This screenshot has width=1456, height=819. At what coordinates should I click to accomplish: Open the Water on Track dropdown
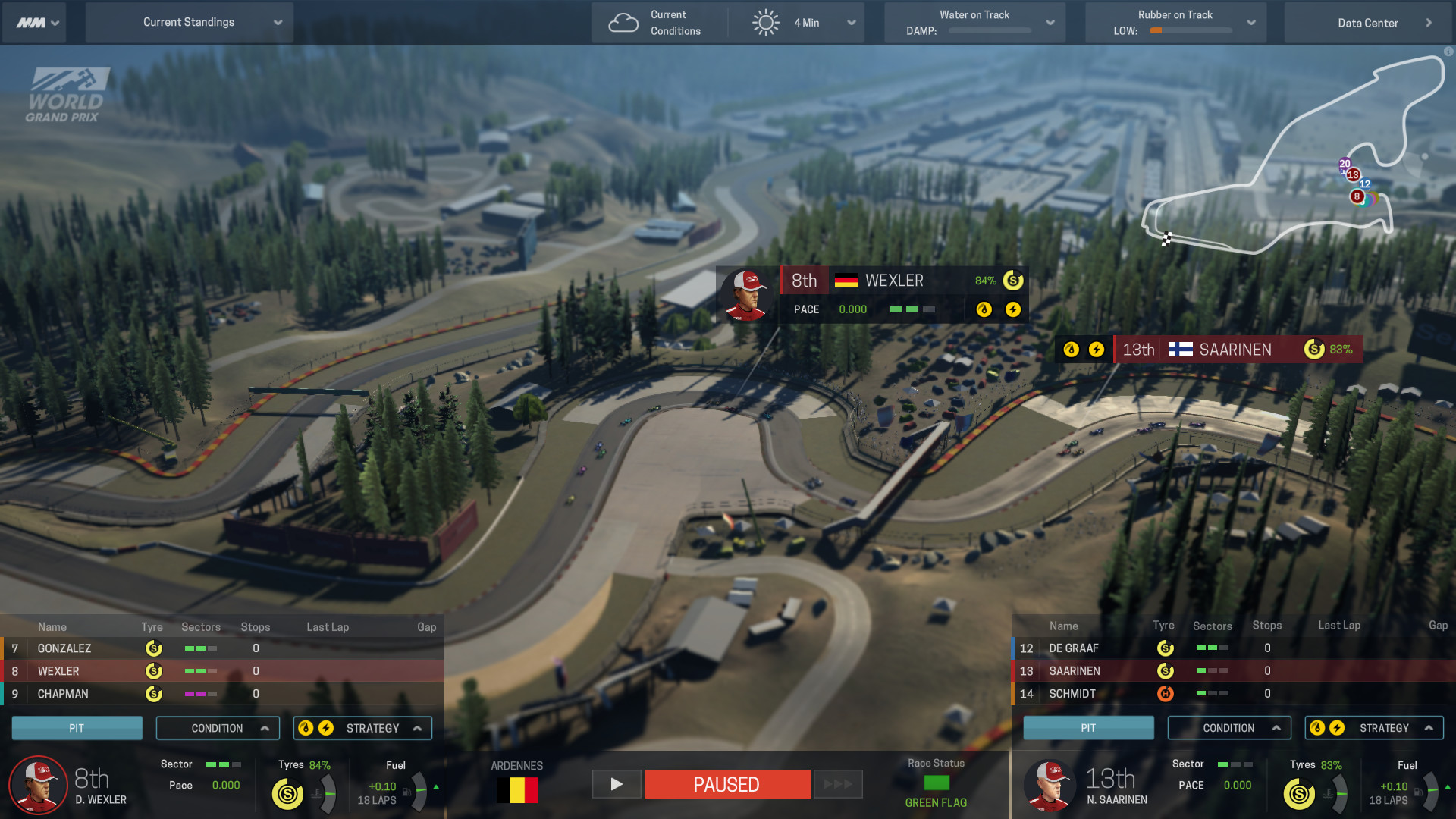point(1051,22)
